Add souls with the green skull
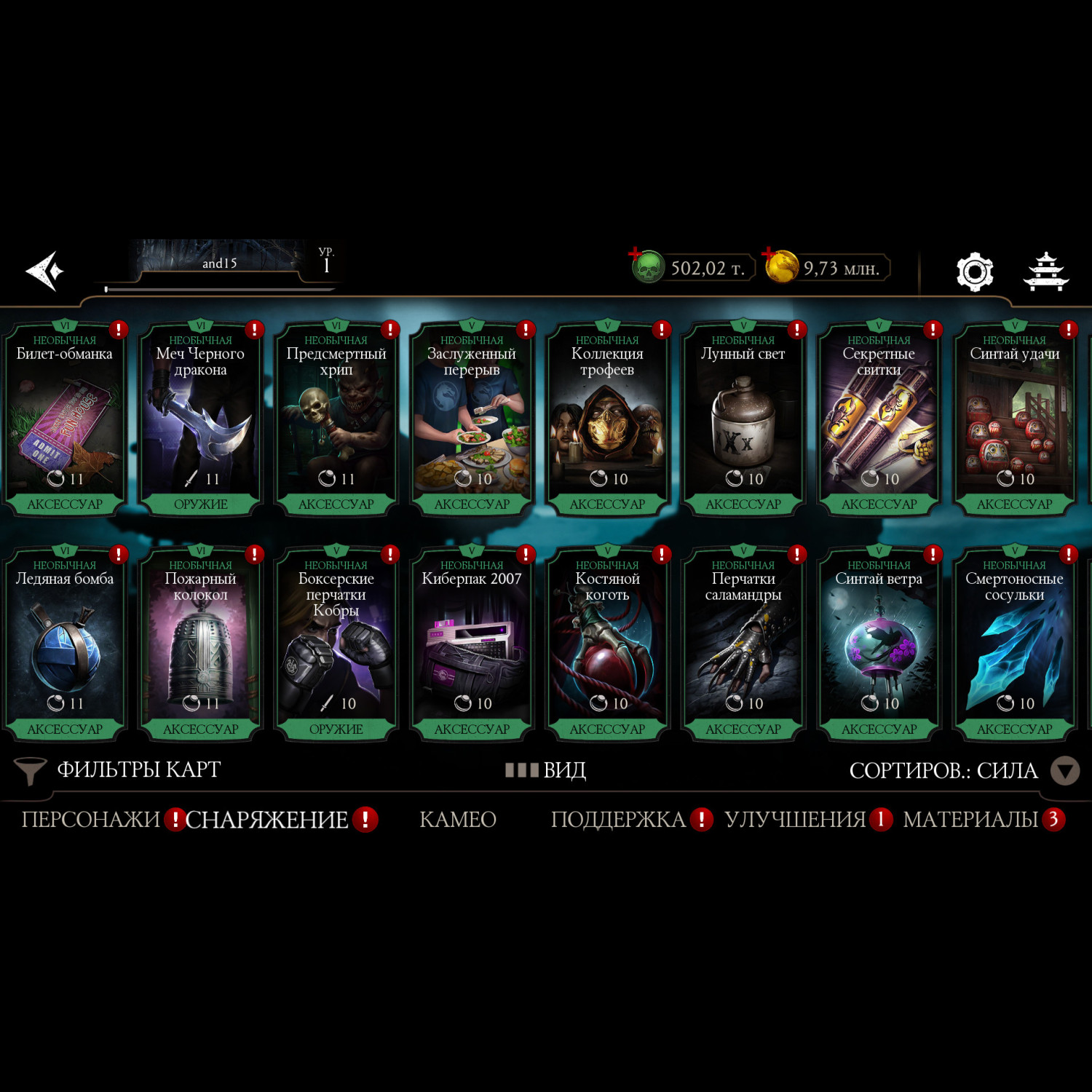The height and width of the screenshot is (1092, 1092). click(x=646, y=266)
